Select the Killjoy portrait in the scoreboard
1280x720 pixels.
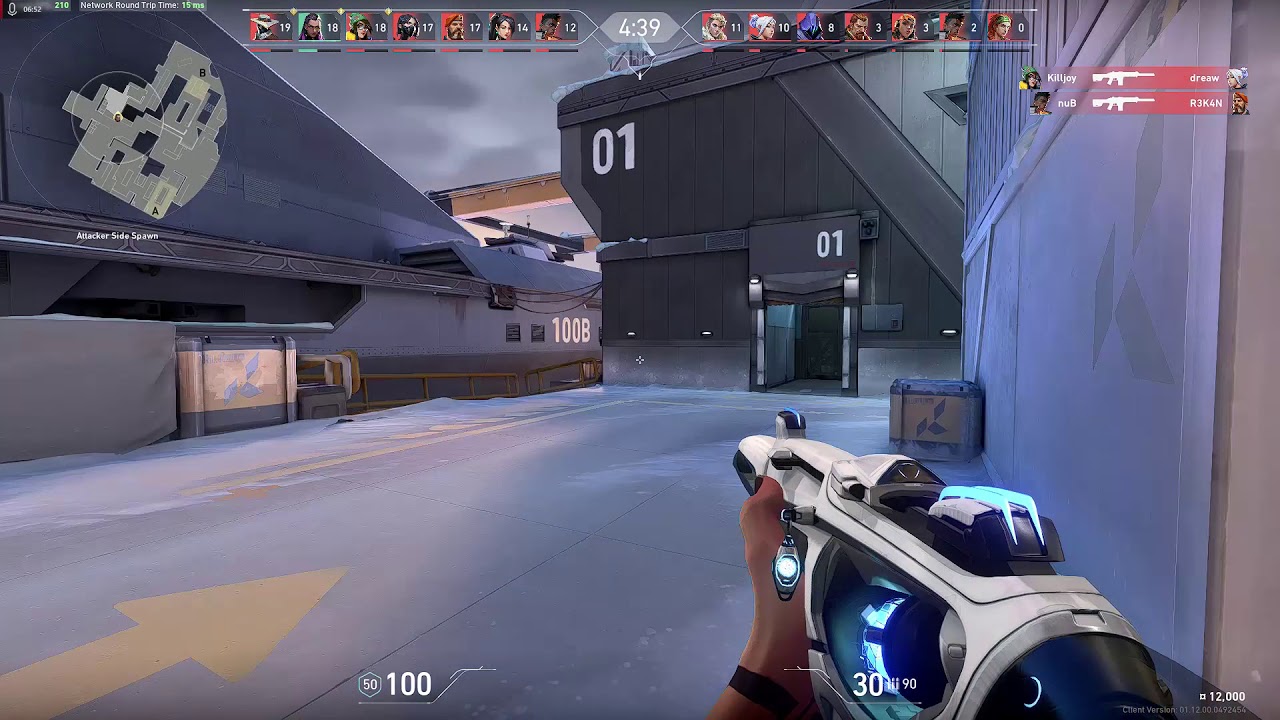(358, 27)
